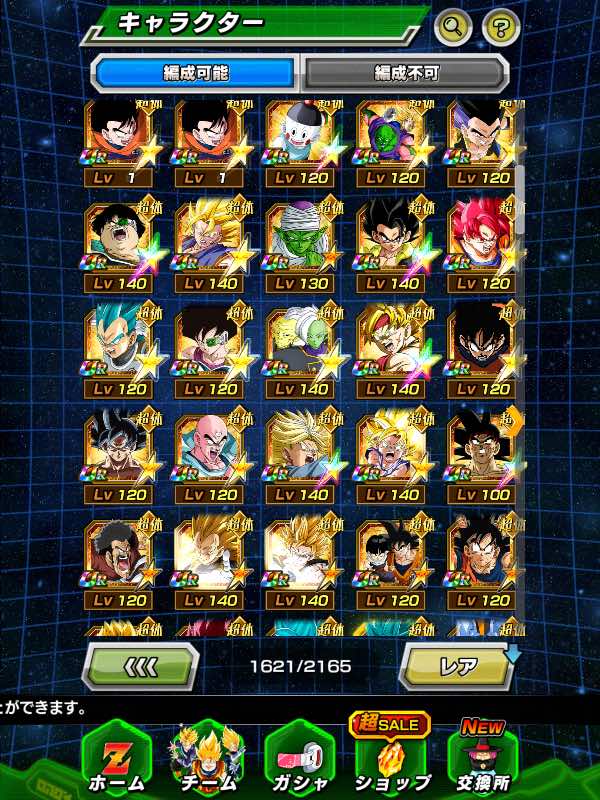
Task: Open the チーム menu
Action: [x=207, y=758]
